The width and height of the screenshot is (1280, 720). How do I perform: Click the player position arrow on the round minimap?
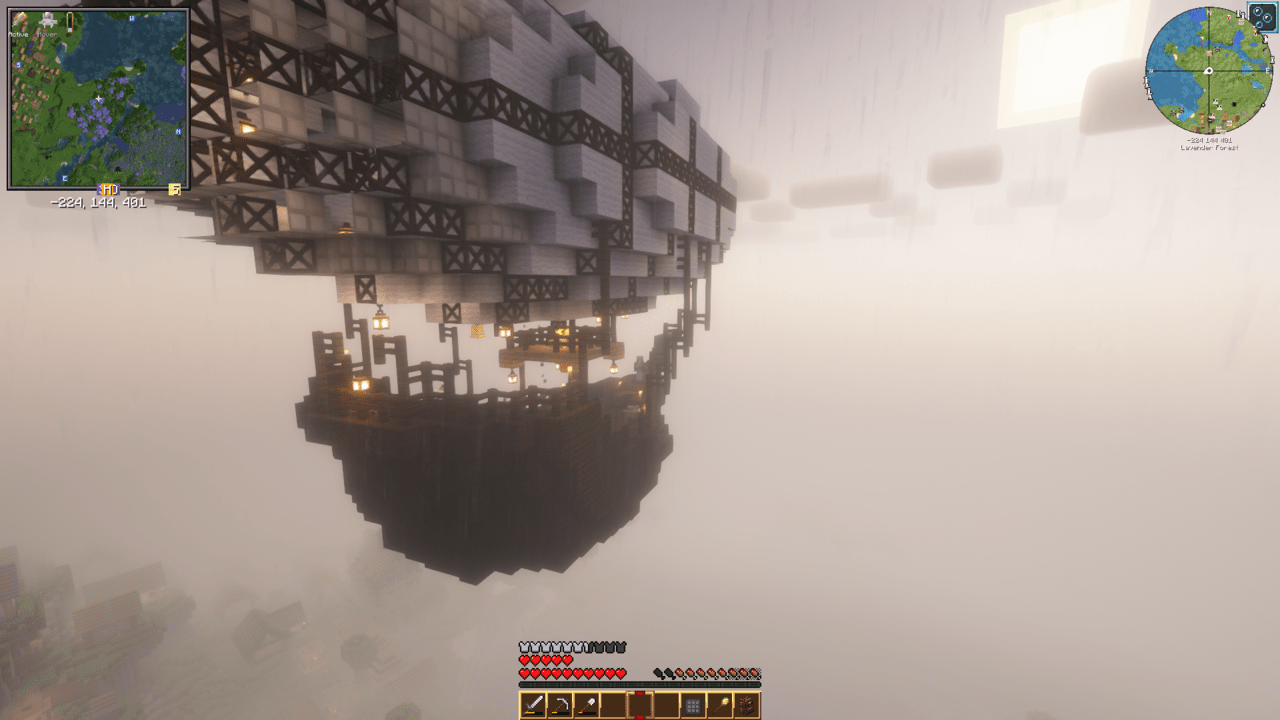pyautogui.click(x=1208, y=70)
